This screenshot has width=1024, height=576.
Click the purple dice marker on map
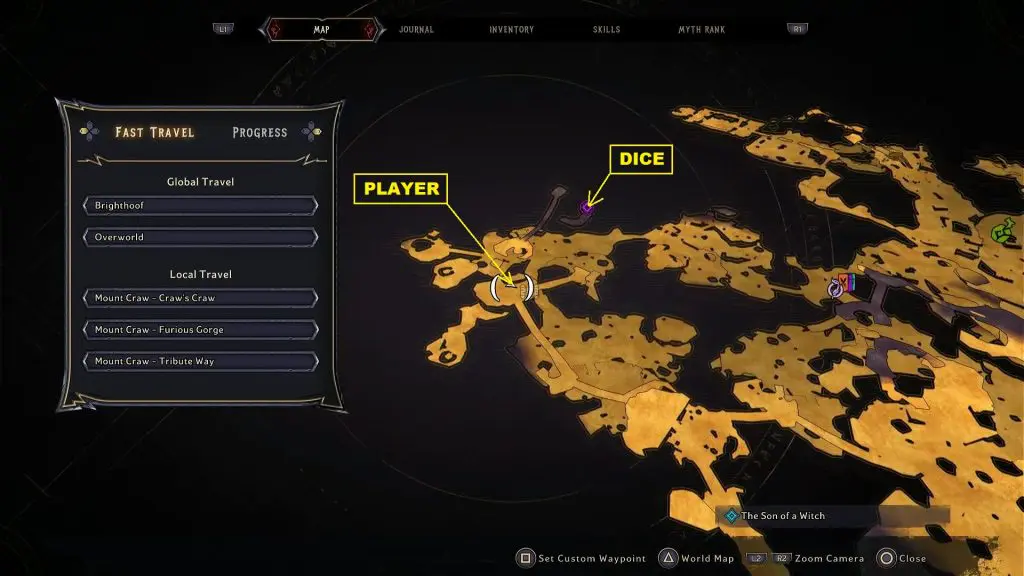(586, 208)
